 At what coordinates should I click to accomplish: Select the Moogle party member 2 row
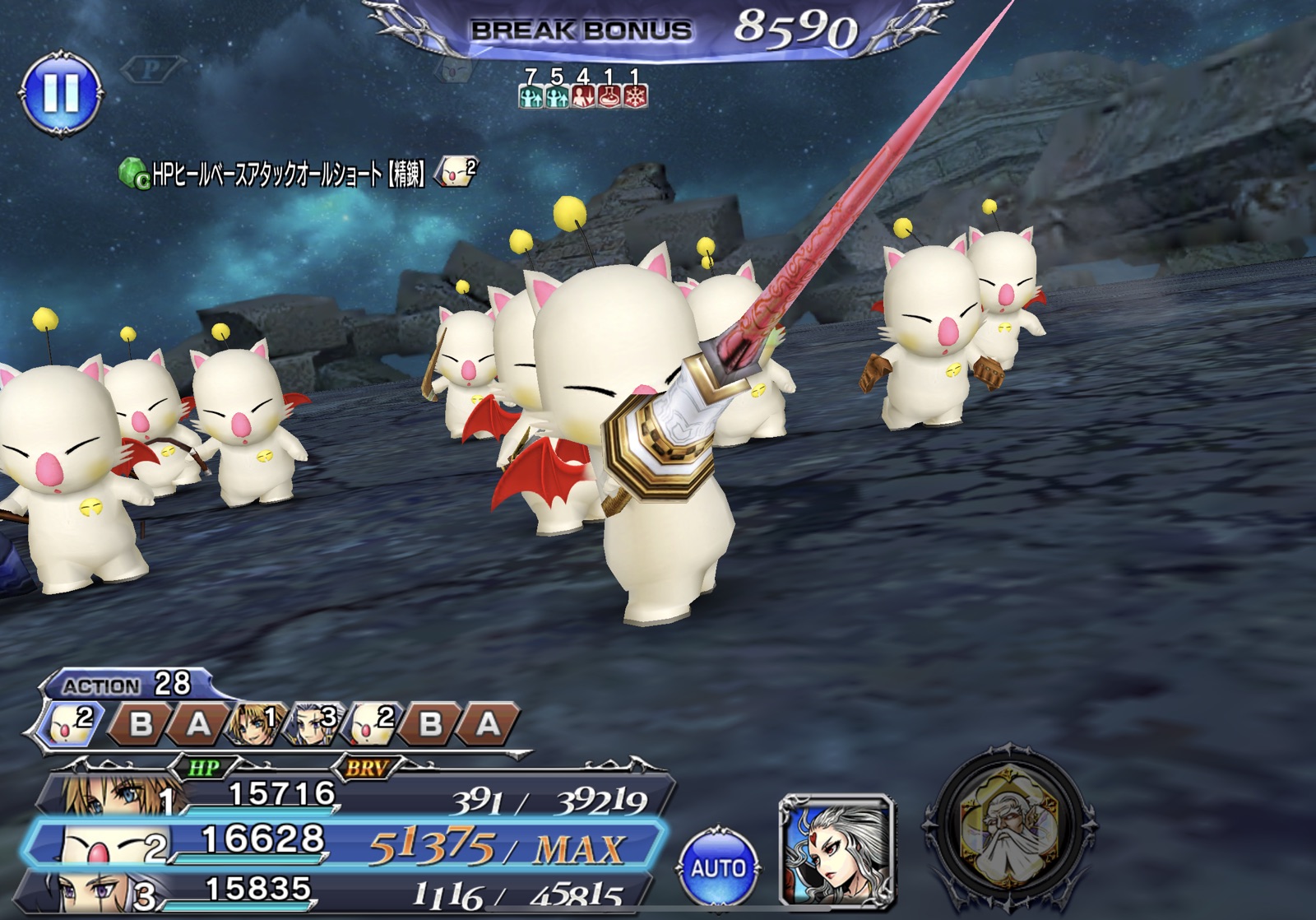(x=345, y=844)
